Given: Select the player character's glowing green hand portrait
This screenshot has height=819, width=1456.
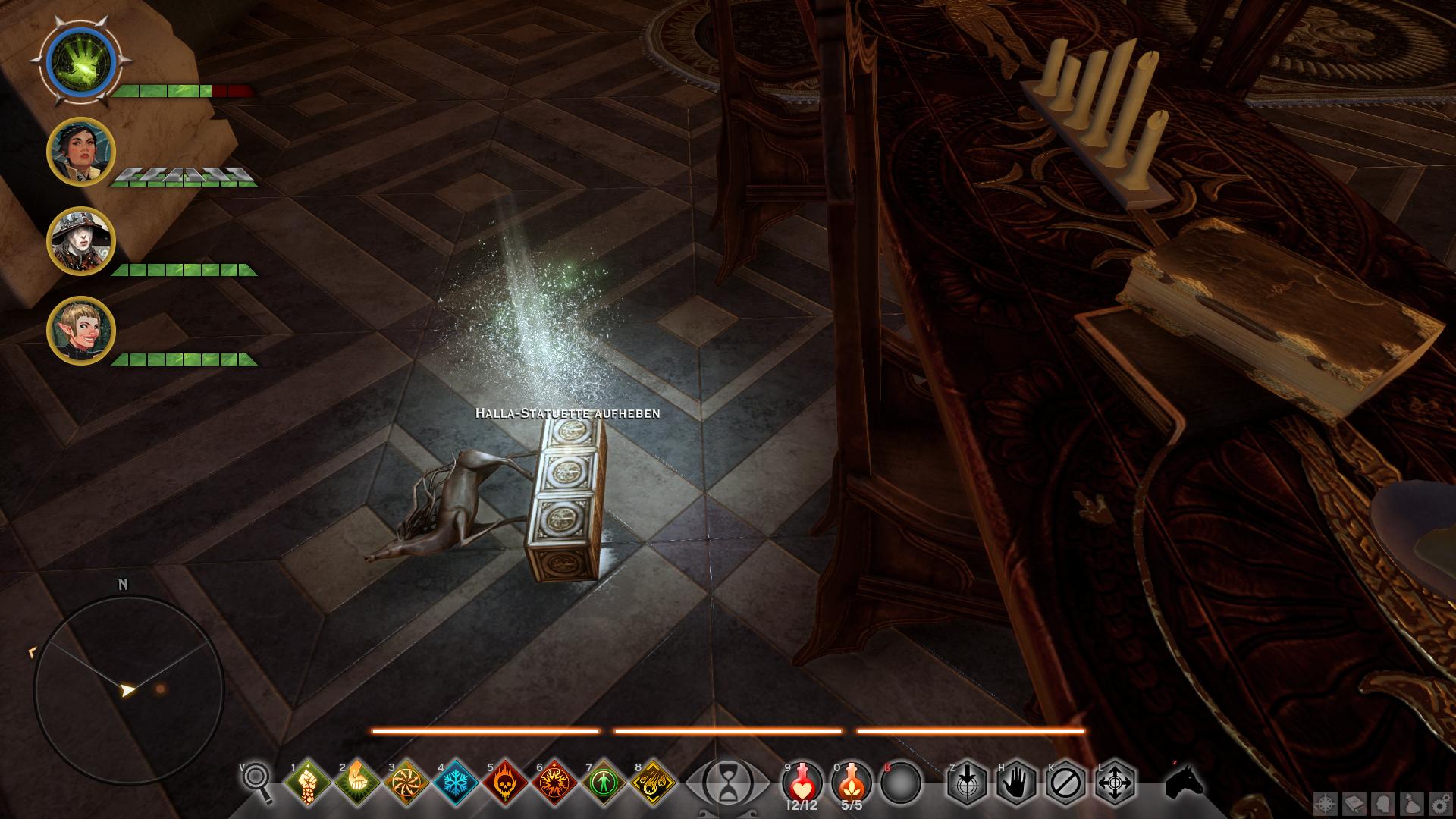Looking at the screenshot, I should (80, 61).
